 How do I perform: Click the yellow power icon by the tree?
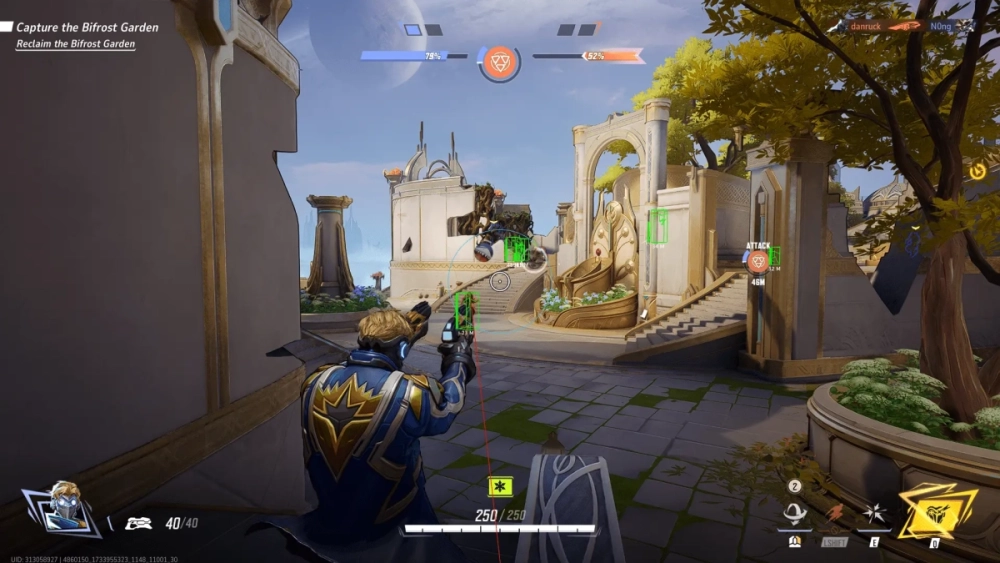tap(977, 171)
